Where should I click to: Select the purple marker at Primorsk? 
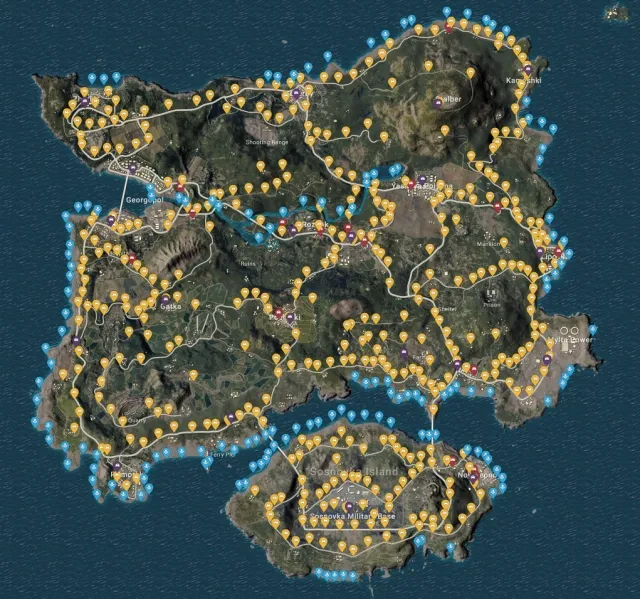coord(117,466)
